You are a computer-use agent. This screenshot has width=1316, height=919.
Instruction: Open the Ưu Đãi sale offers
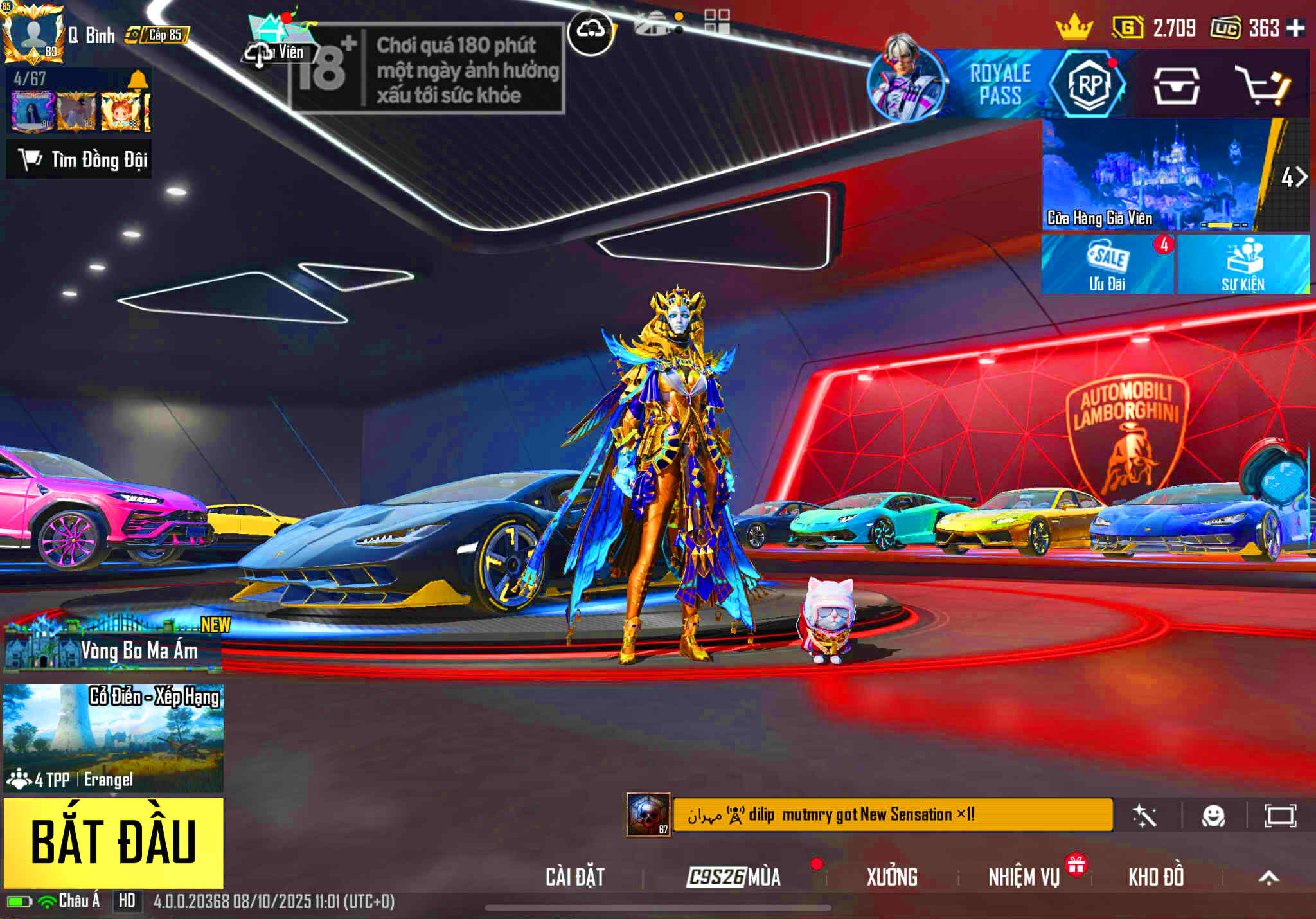click(1107, 265)
